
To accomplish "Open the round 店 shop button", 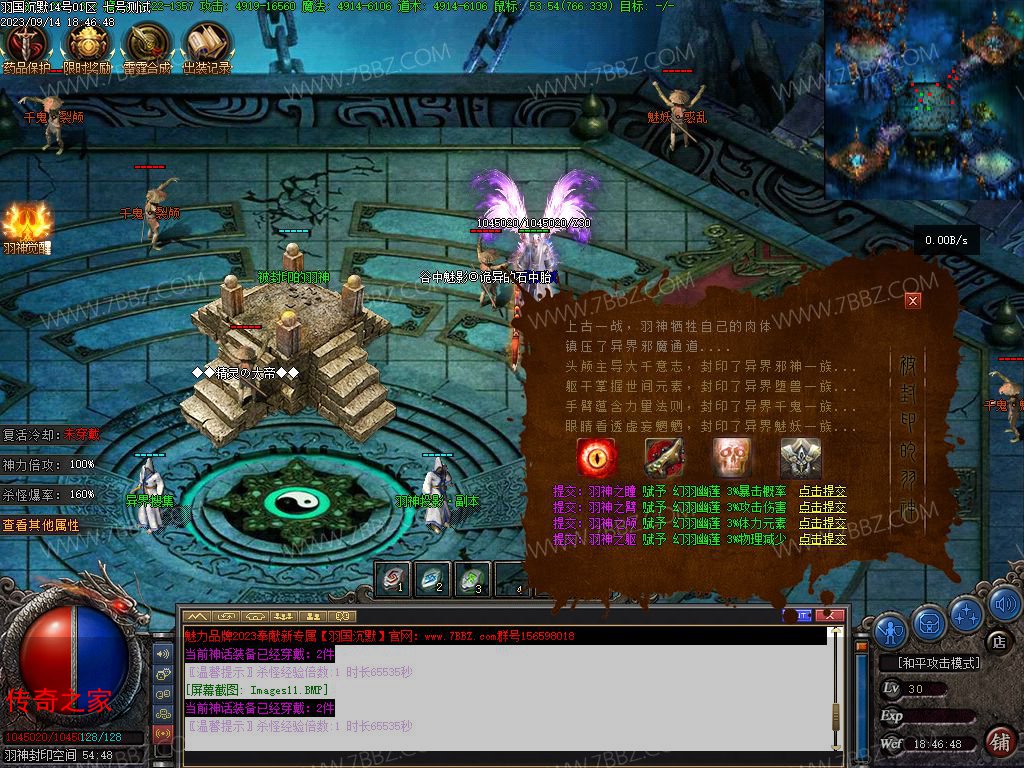I will 996,640.
